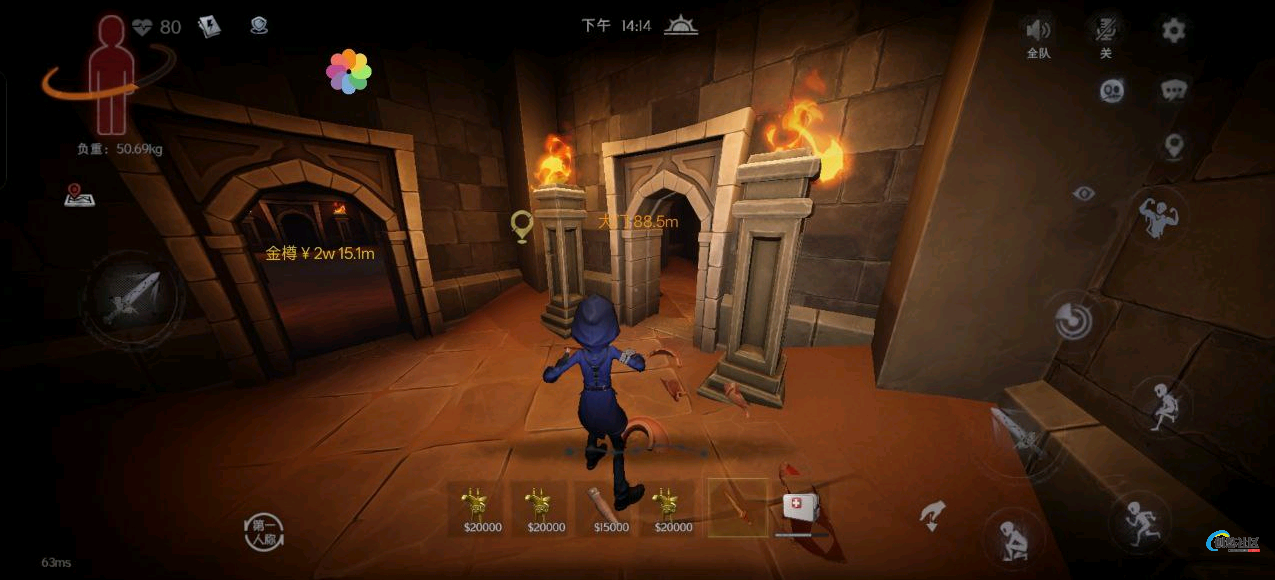Activate the crouch stance button

click(x=1014, y=539)
